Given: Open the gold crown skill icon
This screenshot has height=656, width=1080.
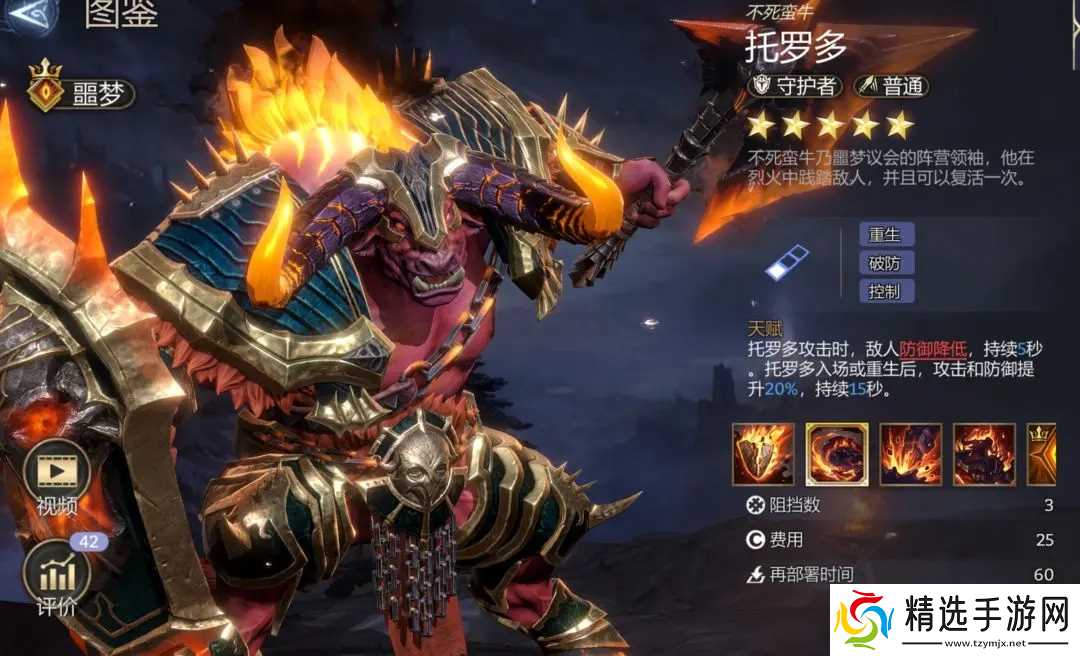Looking at the screenshot, I should pyautogui.click(x=1045, y=454).
